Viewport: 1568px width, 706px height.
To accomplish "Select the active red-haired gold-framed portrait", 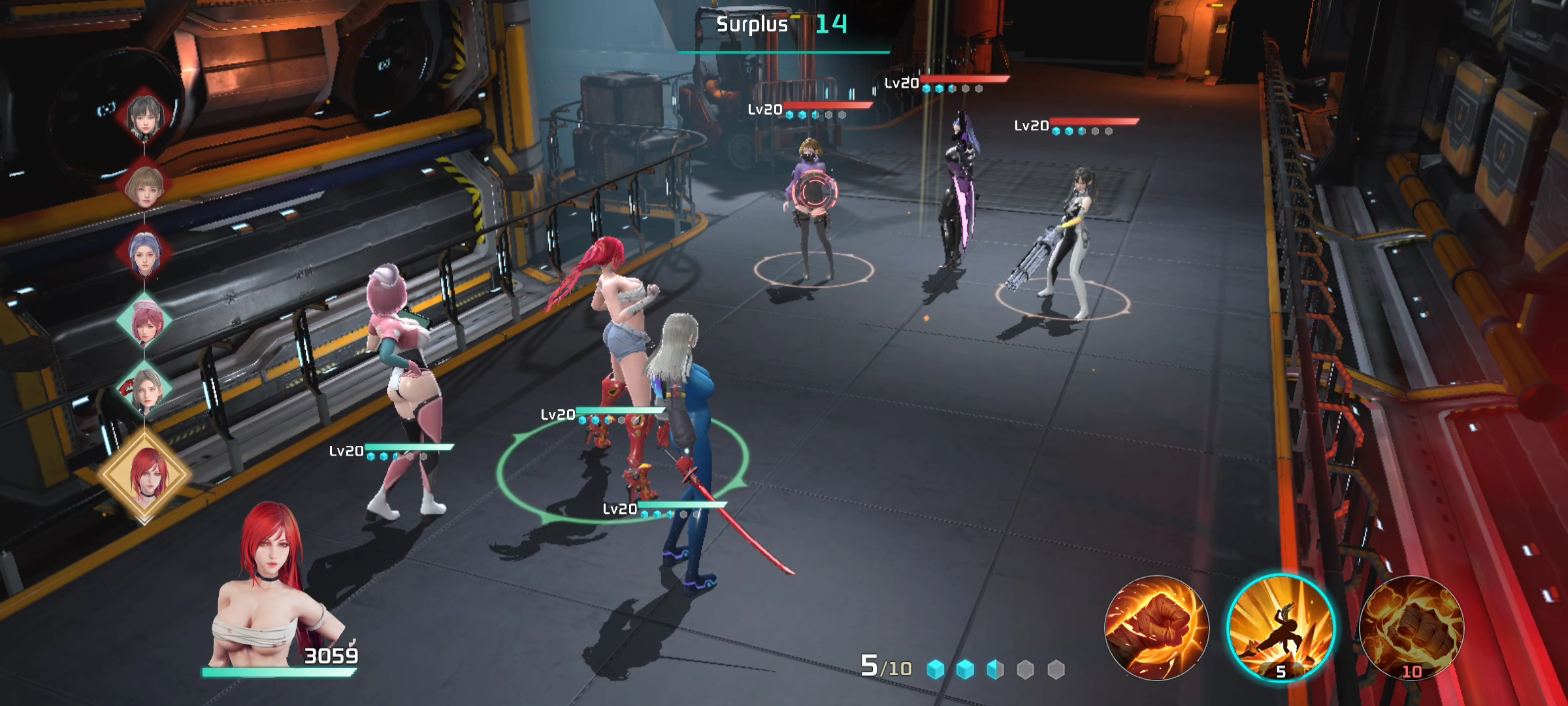I will [x=145, y=475].
